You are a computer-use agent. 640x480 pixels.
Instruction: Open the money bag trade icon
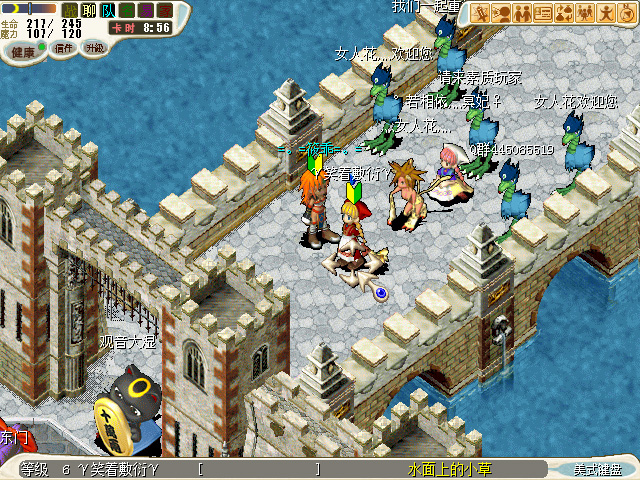pyautogui.click(x=564, y=13)
